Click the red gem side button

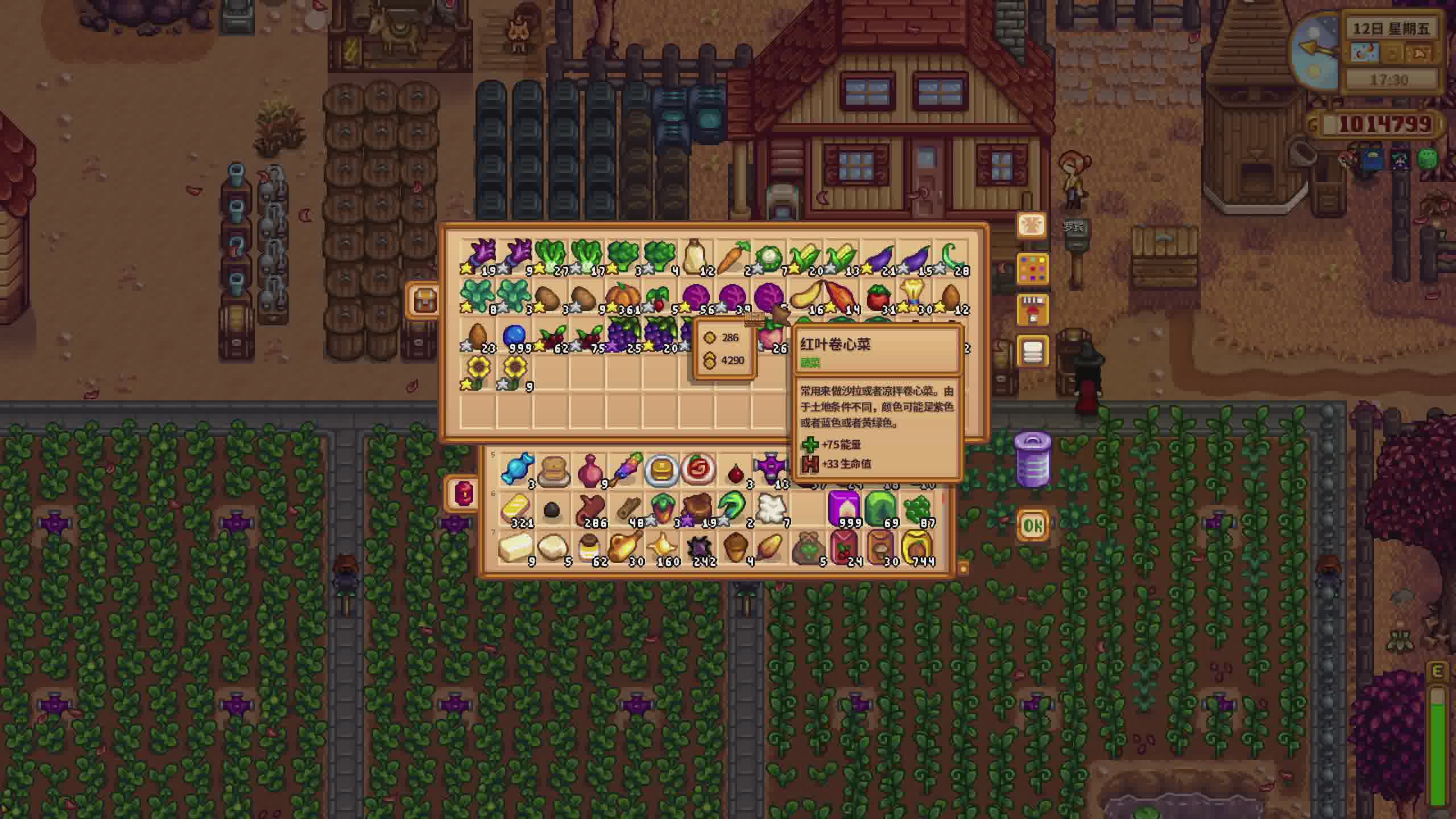click(463, 493)
